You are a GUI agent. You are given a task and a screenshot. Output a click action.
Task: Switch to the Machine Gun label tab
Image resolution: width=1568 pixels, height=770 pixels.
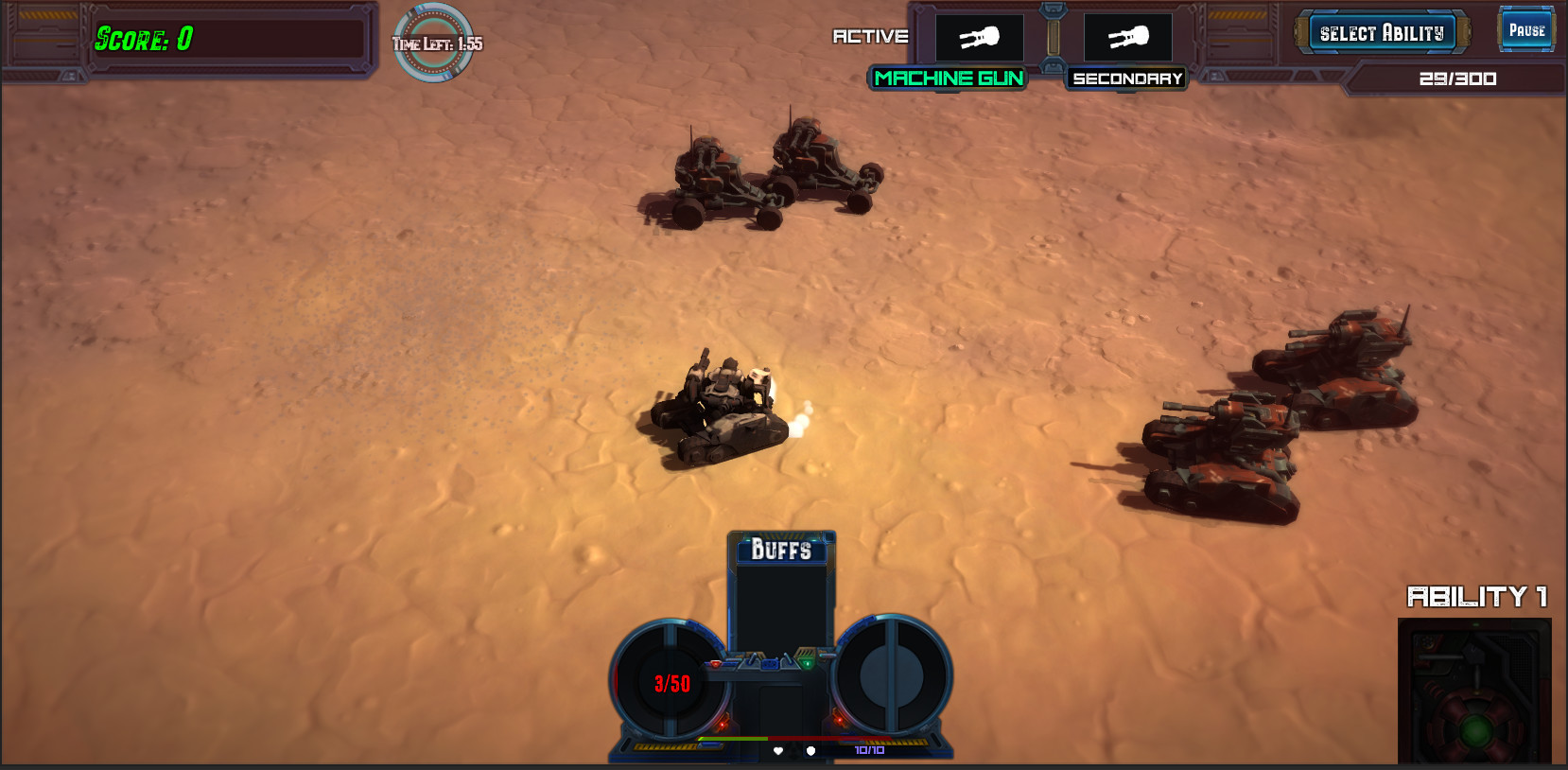click(x=948, y=79)
